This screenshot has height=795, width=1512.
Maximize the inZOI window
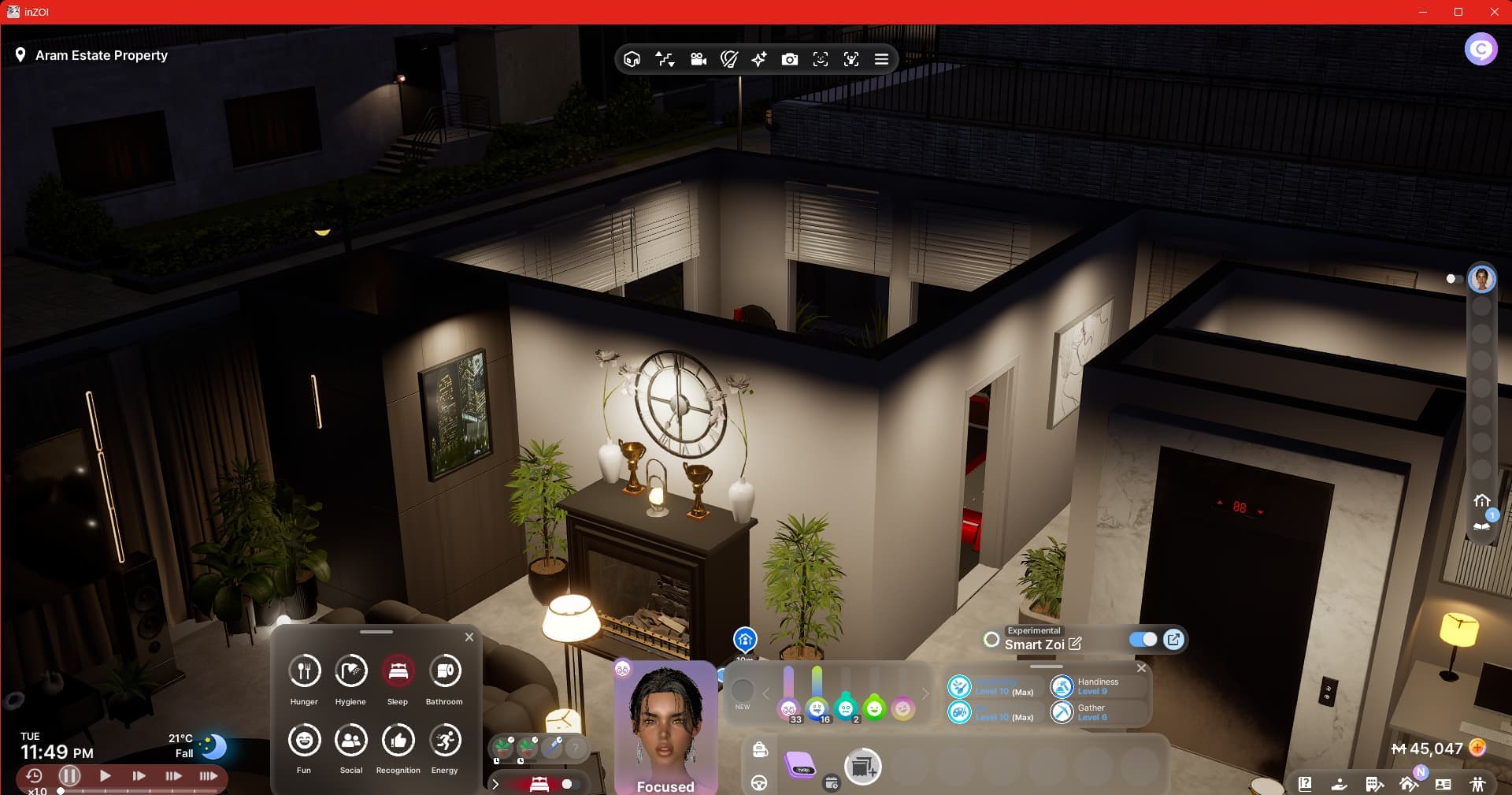click(x=1458, y=12)
